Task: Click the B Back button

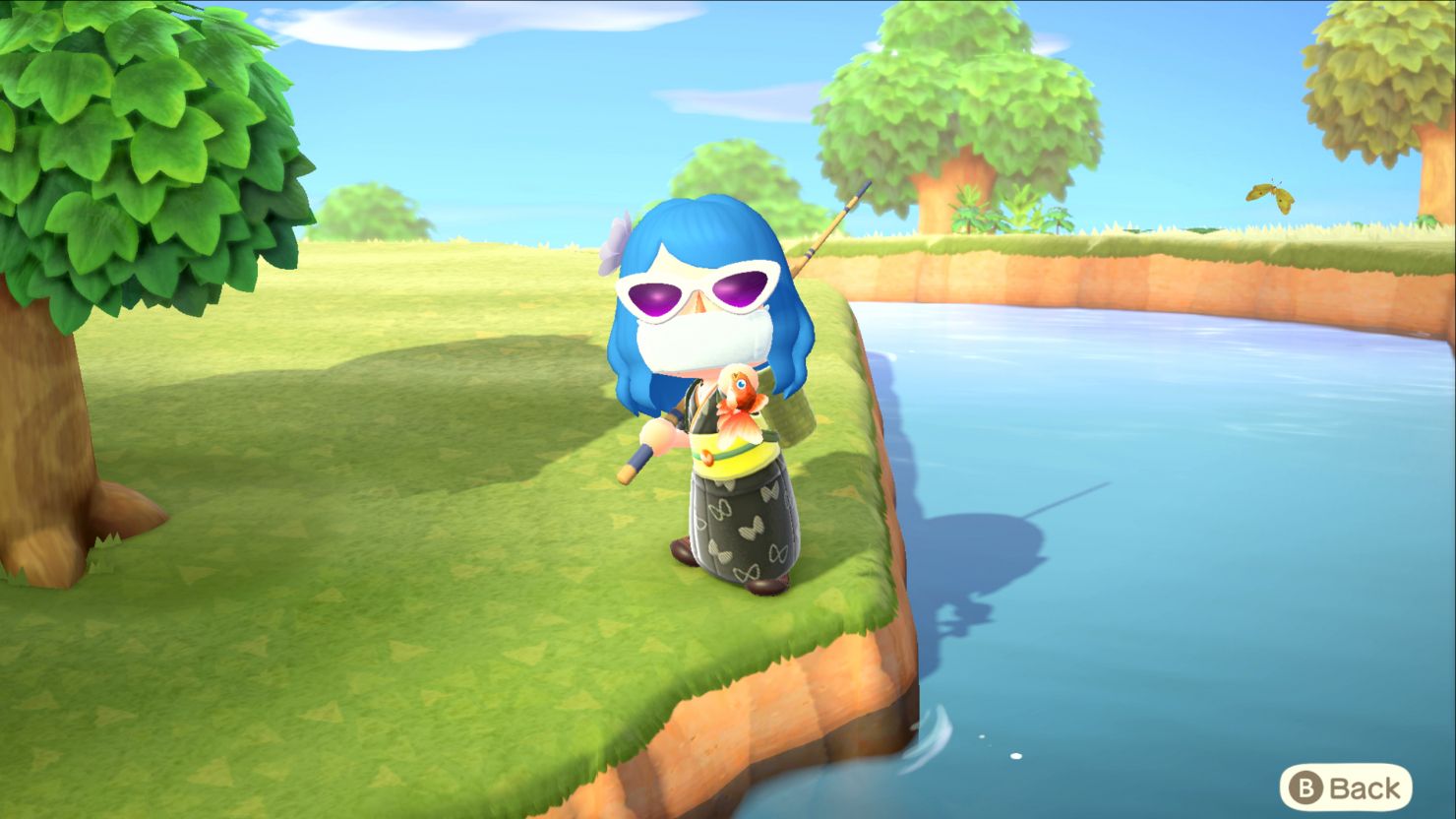Action: click(x=1348, y=787)
